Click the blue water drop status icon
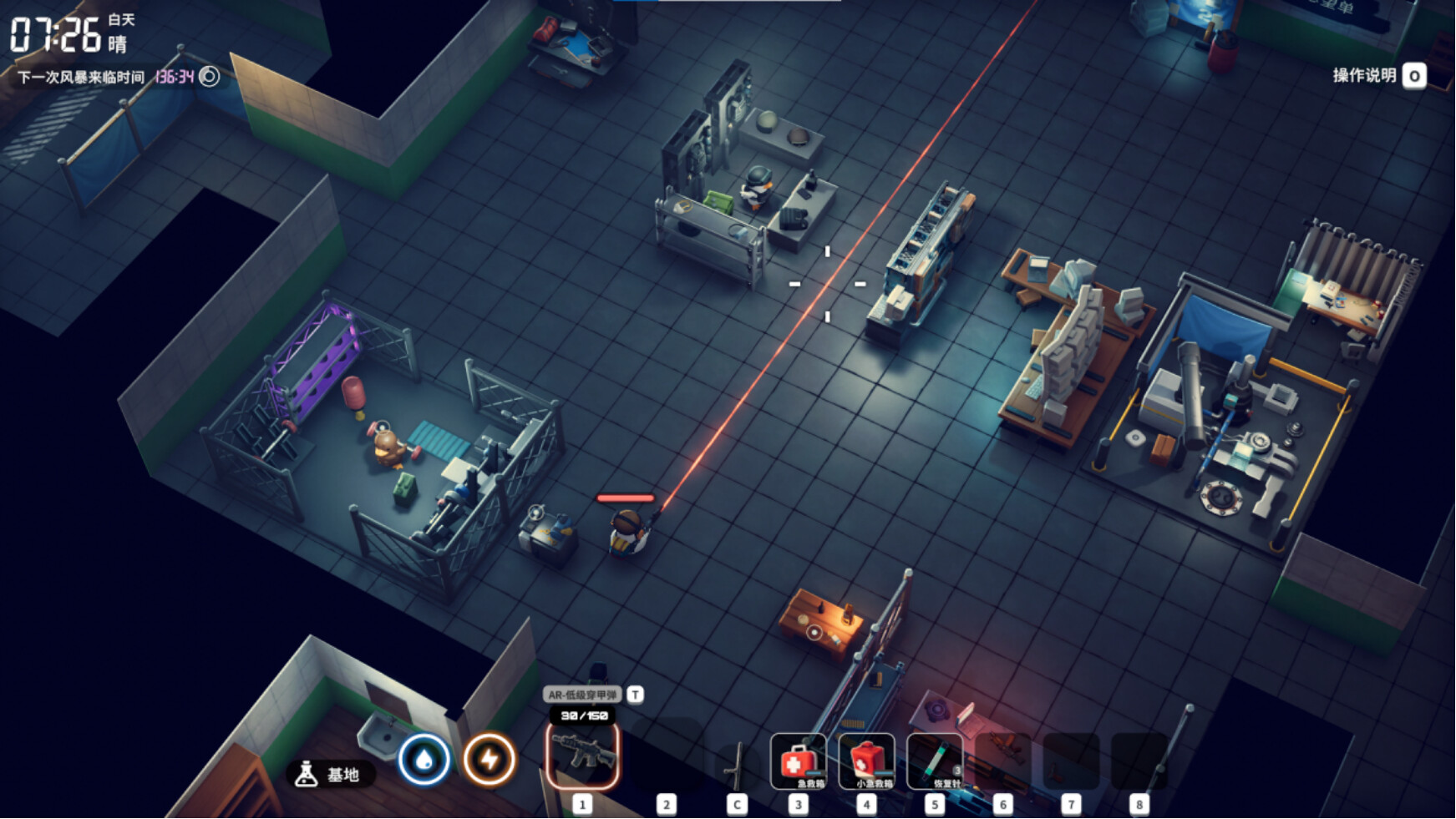Image resolution: width=1456 pixels, height=819 pixels. [424, 760]
